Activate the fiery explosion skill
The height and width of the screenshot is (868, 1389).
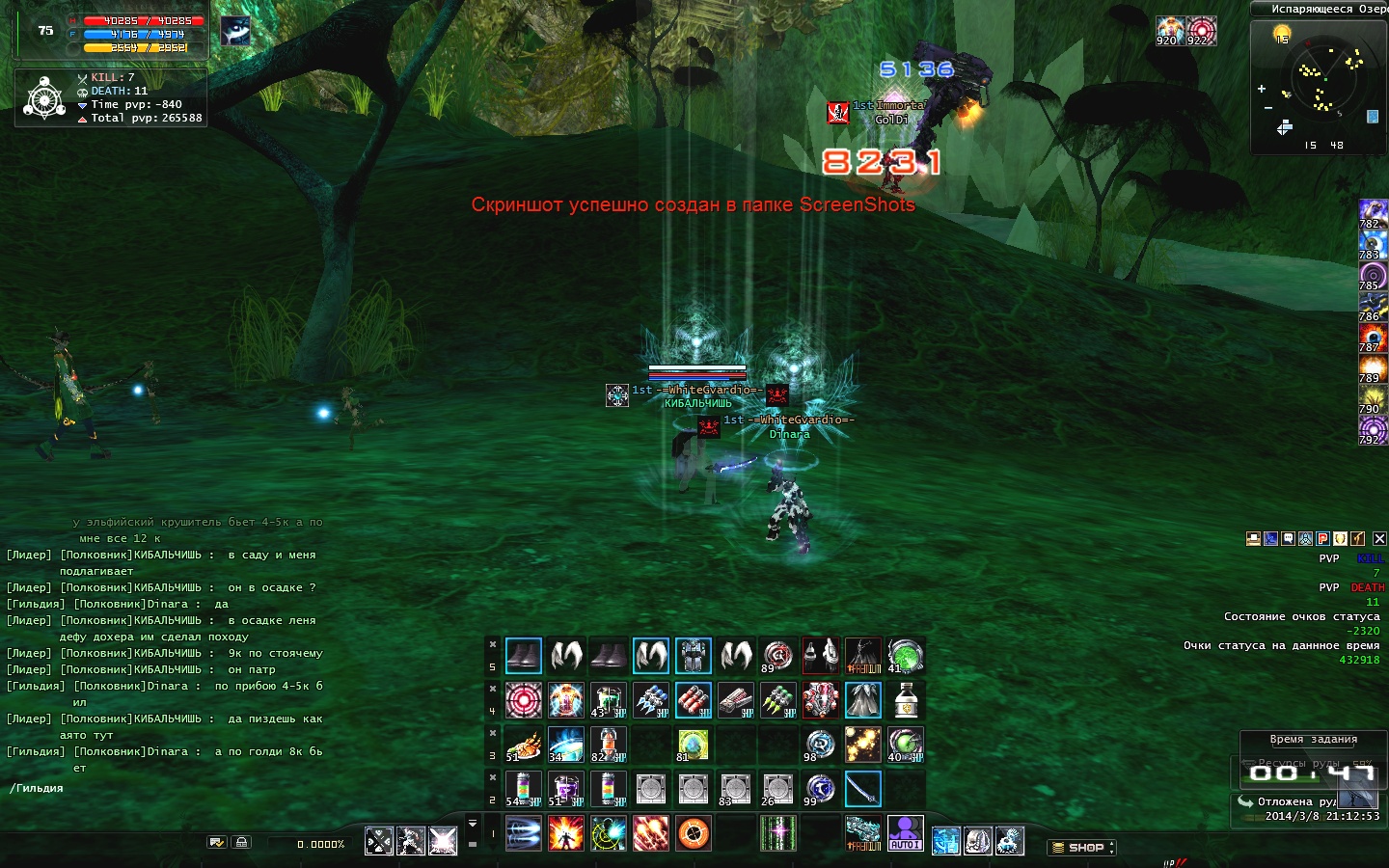tap(566, 833)
